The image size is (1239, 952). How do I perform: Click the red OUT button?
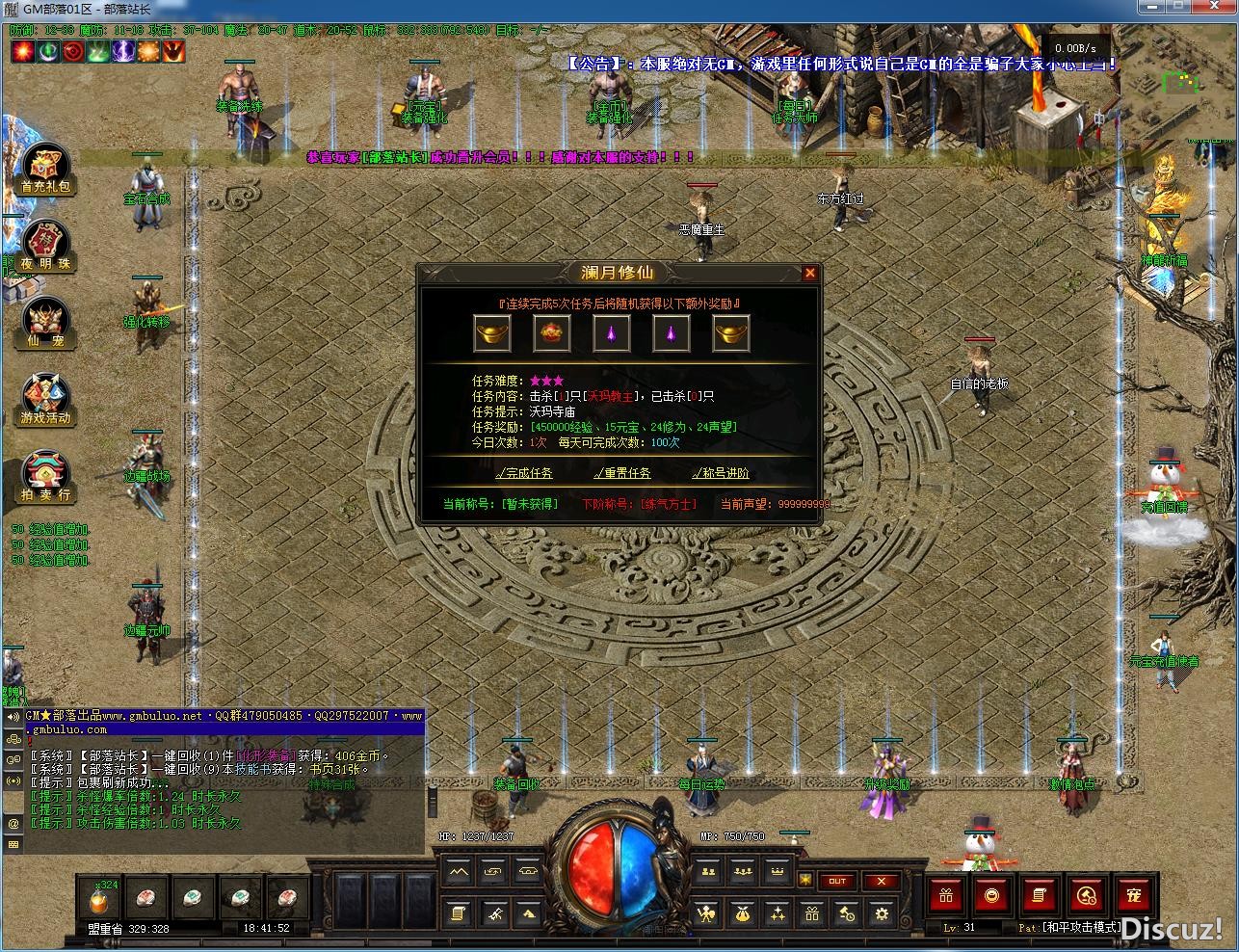click(838, 881)
